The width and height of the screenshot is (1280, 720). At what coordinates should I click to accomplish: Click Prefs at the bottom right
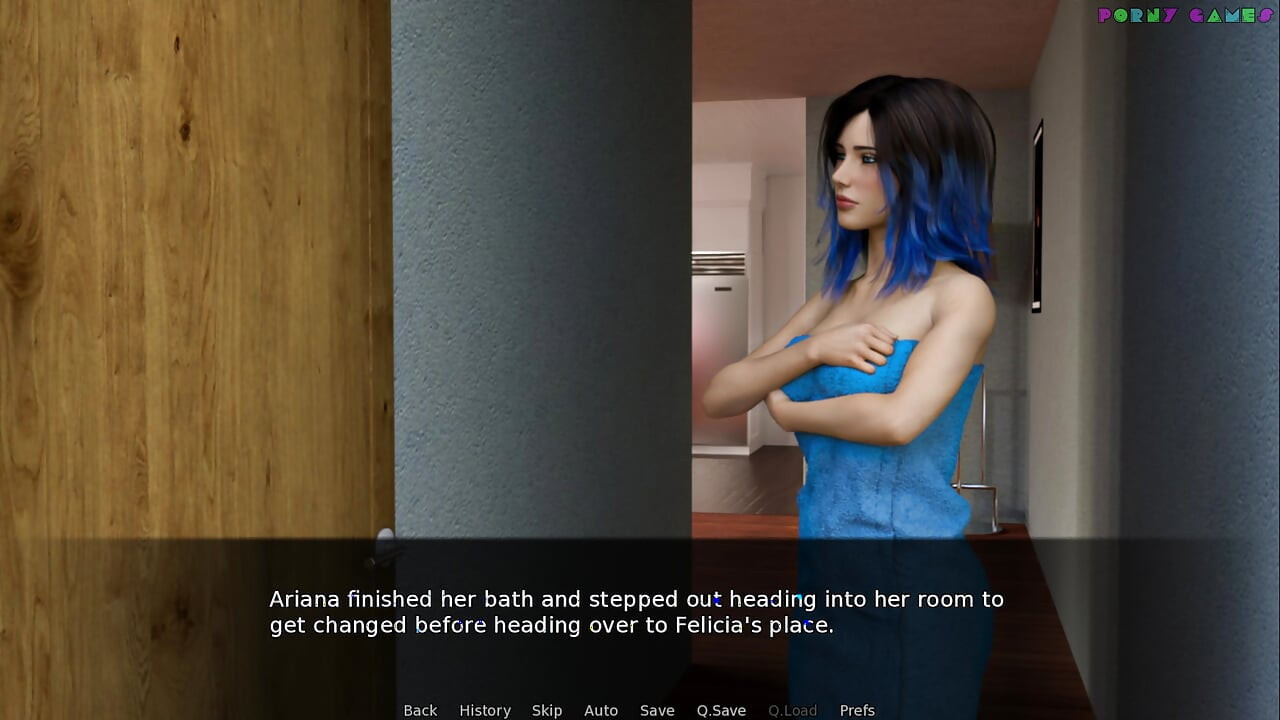[857, 710]
